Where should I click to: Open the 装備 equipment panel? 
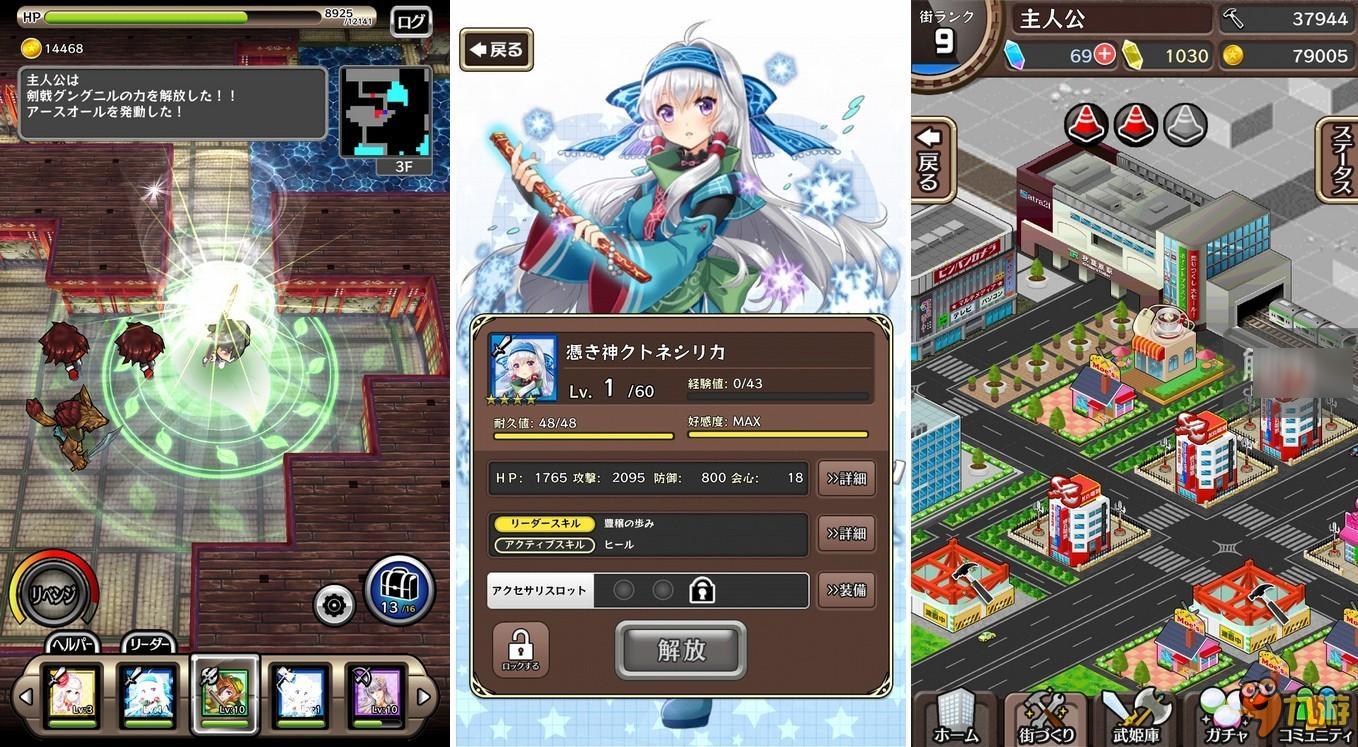coord(845,590)
